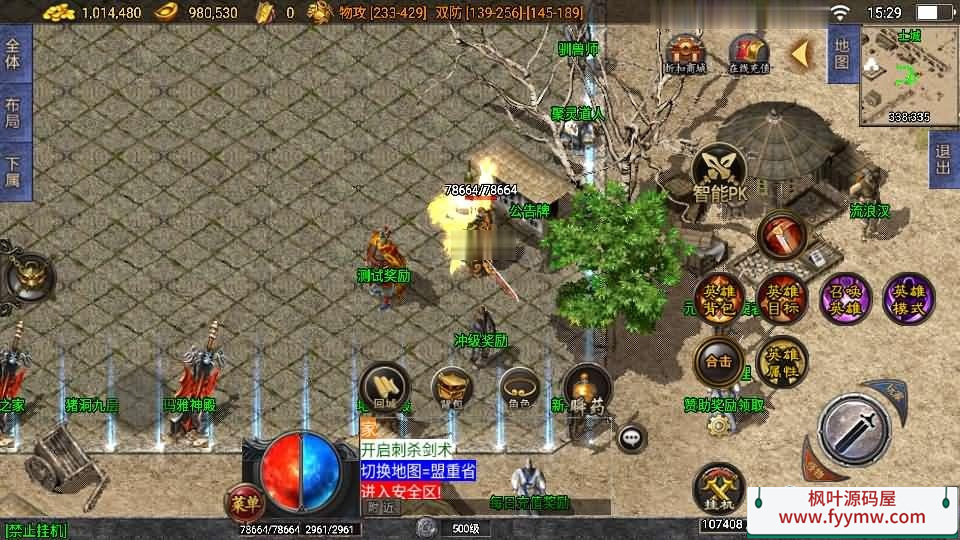Select the 英雄目标 hero target button
Image resolution: width=960 pixels, height=540 pixels.
click(x=782, y=299)
